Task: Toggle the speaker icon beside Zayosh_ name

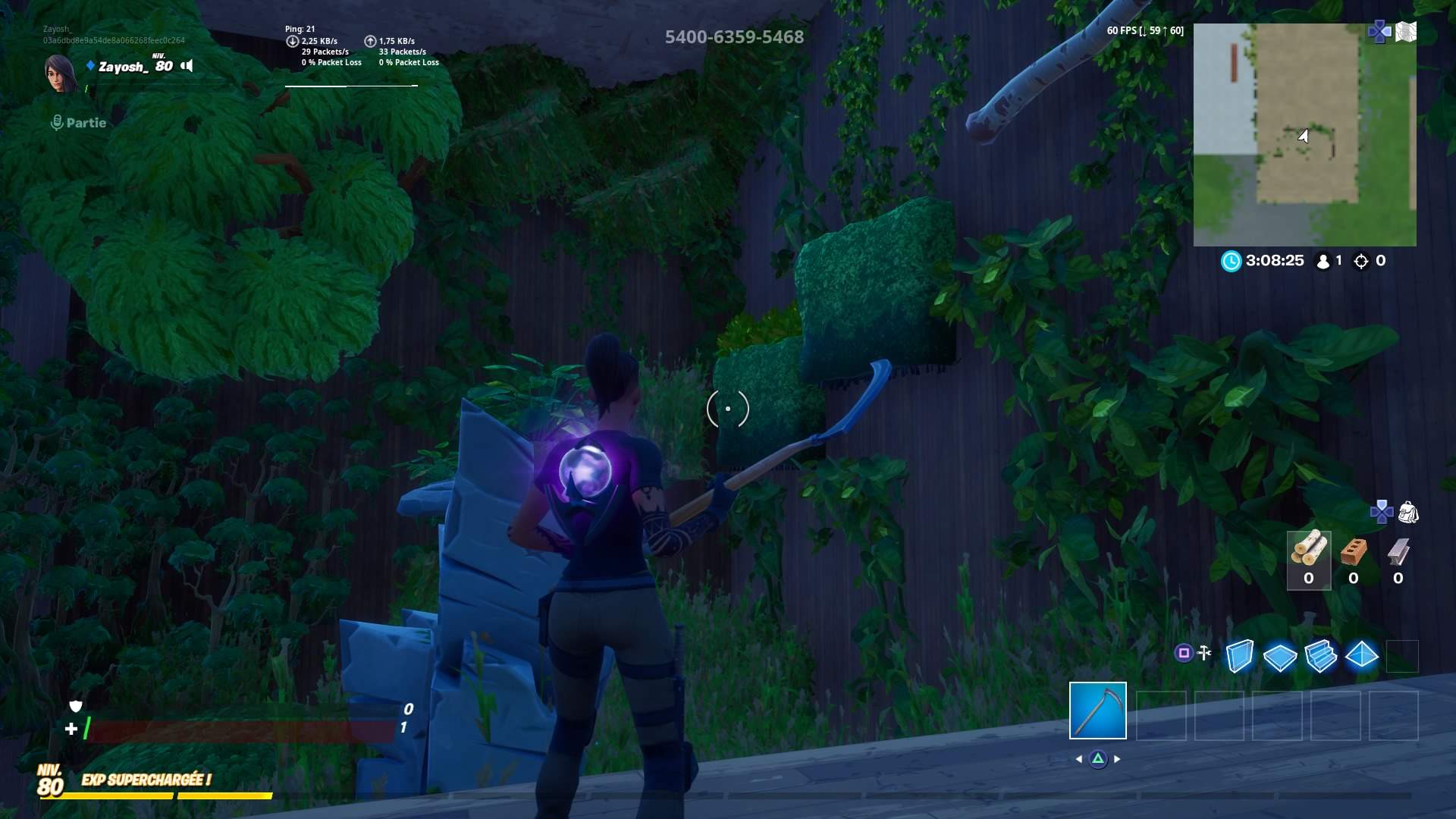Action: (x=187, y=66)
